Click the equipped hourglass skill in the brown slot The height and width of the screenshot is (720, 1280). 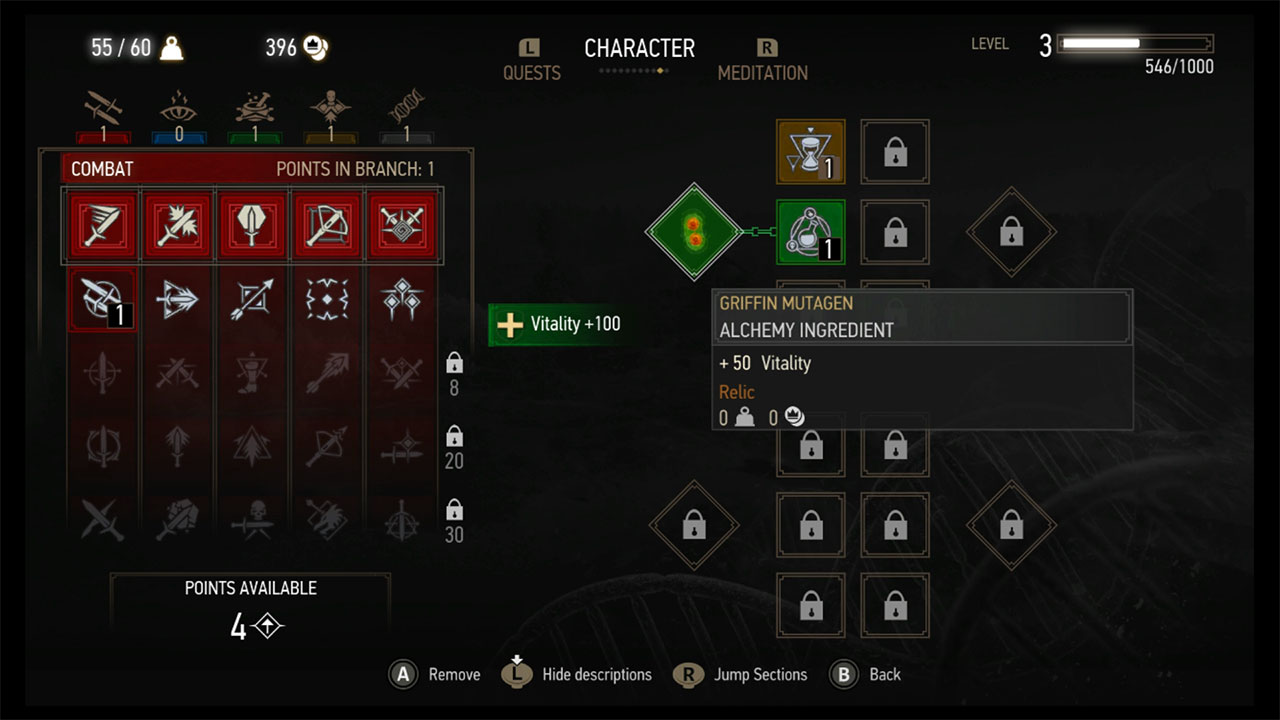point(810,152)
